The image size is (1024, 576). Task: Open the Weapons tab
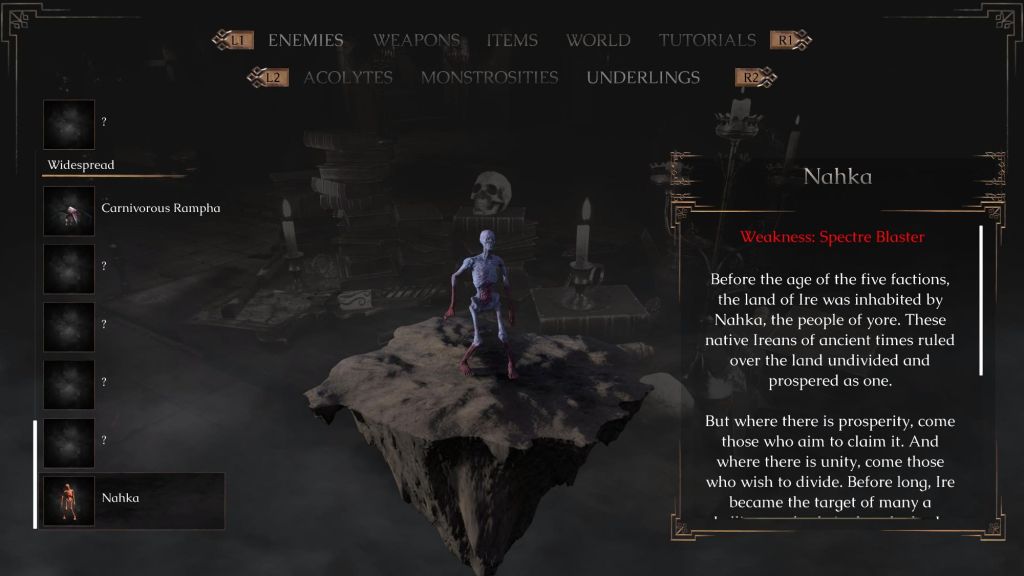416,41
